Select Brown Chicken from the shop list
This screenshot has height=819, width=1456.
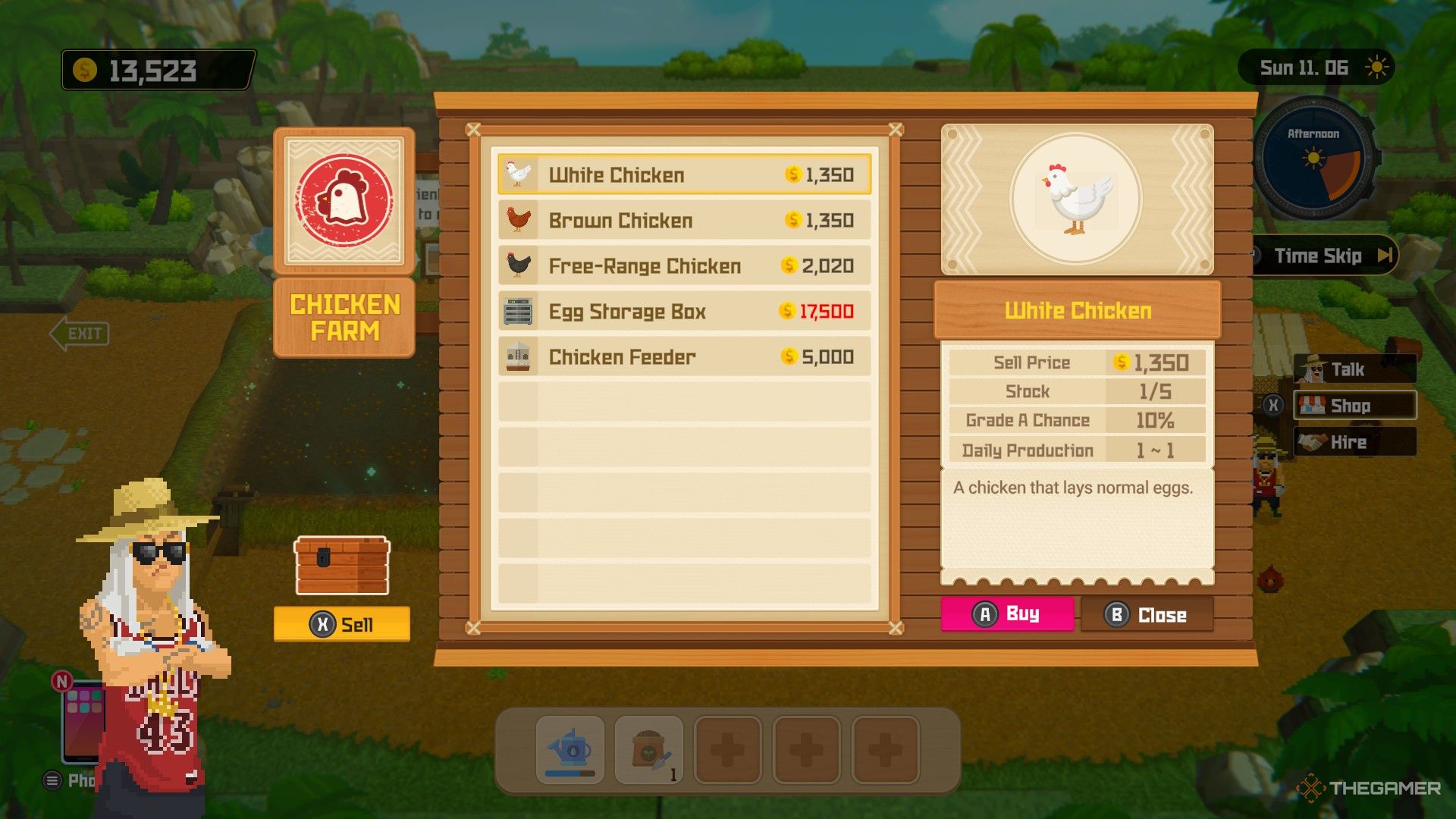(682, 221)
